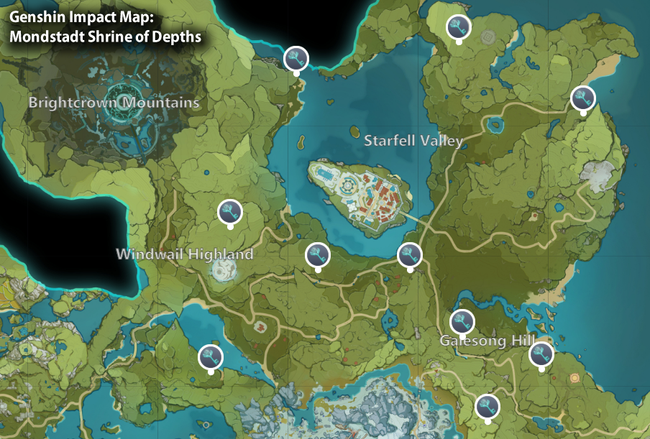
Task: Open the shrine marker northeast of Starfell Valley by the beach
Action: pyautogui.click(x=582, y=97)
